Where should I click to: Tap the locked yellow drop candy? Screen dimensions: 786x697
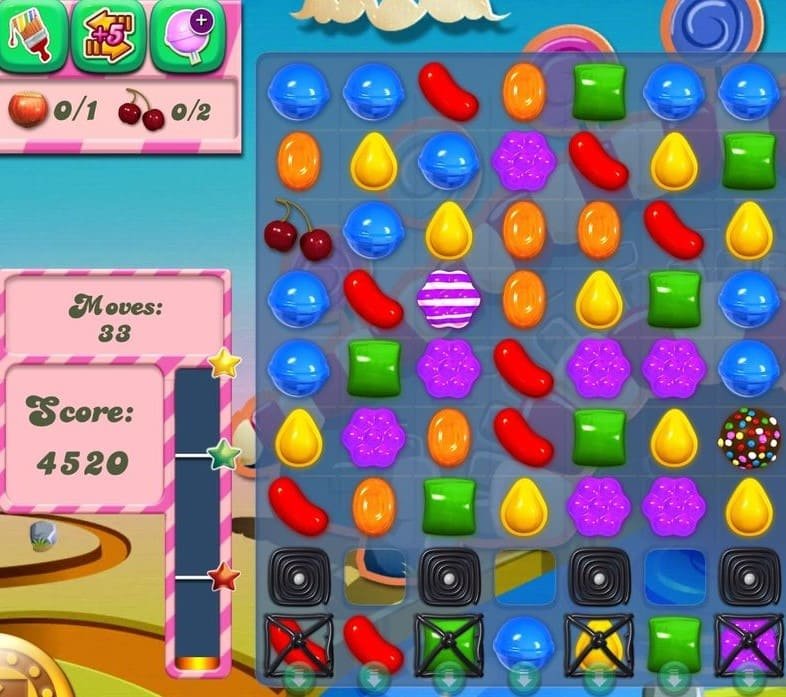(597, 641)
